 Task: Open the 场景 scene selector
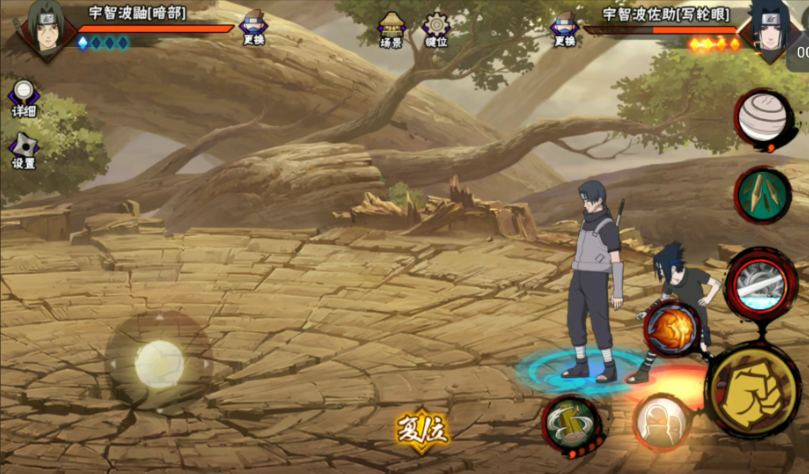(x=391, y=30)
